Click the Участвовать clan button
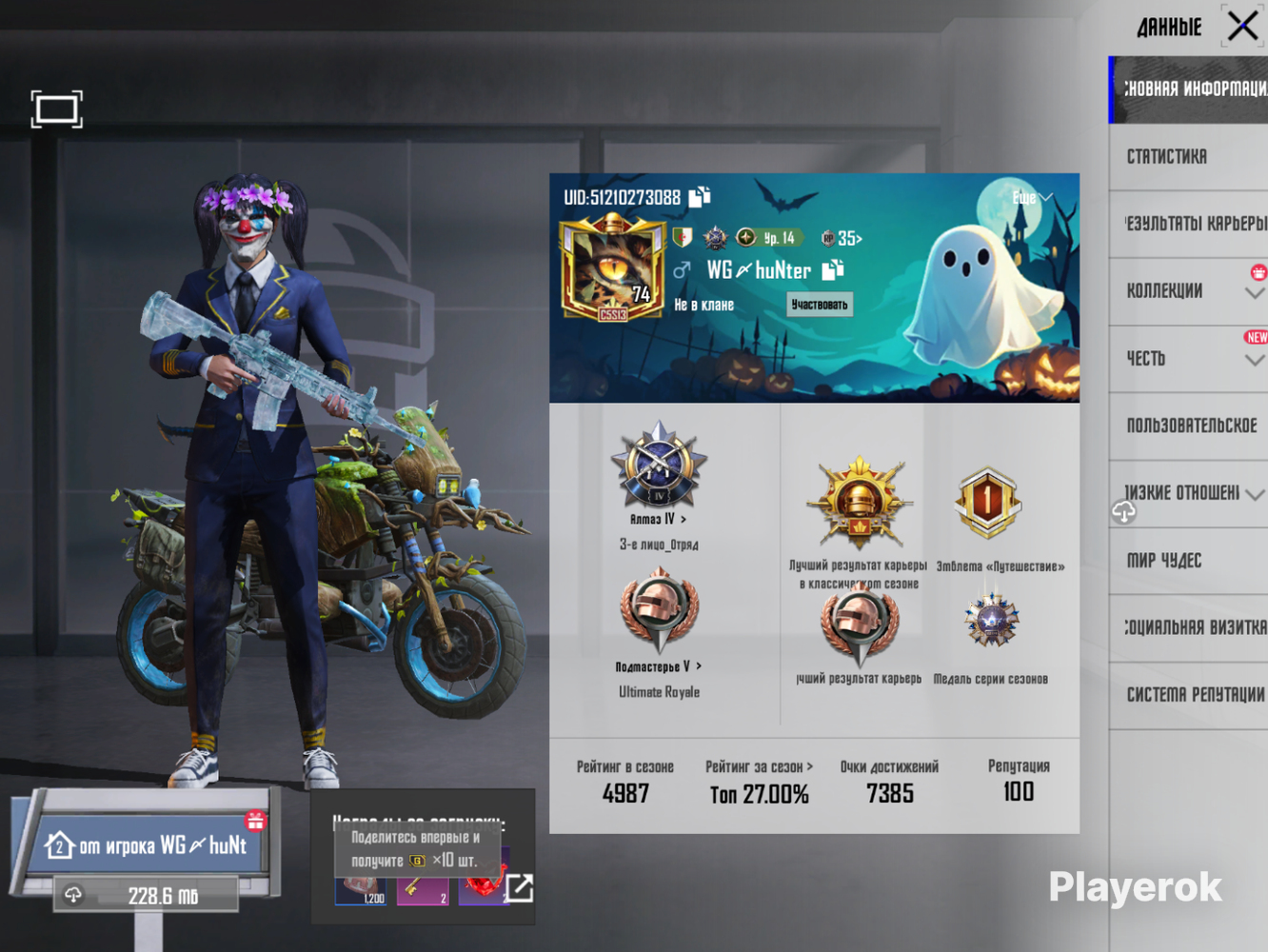This screenshot has height=952, width=1268. (819, 305)
